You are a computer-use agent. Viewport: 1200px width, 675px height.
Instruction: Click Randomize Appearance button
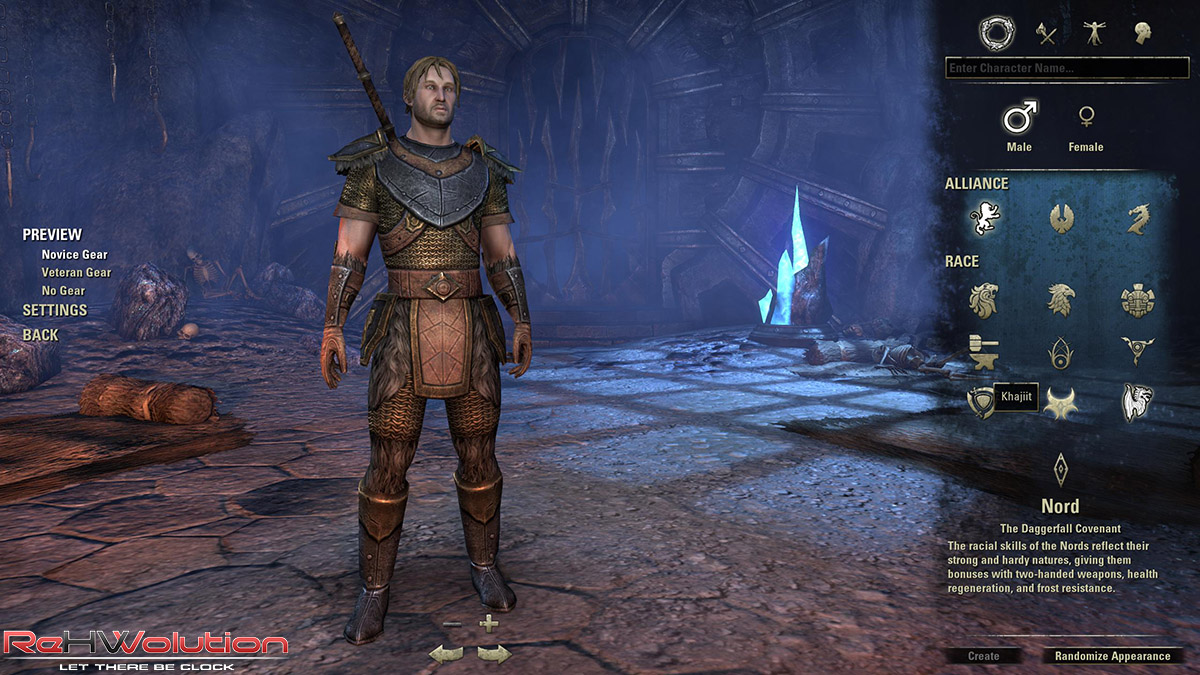coord(1112,656)
